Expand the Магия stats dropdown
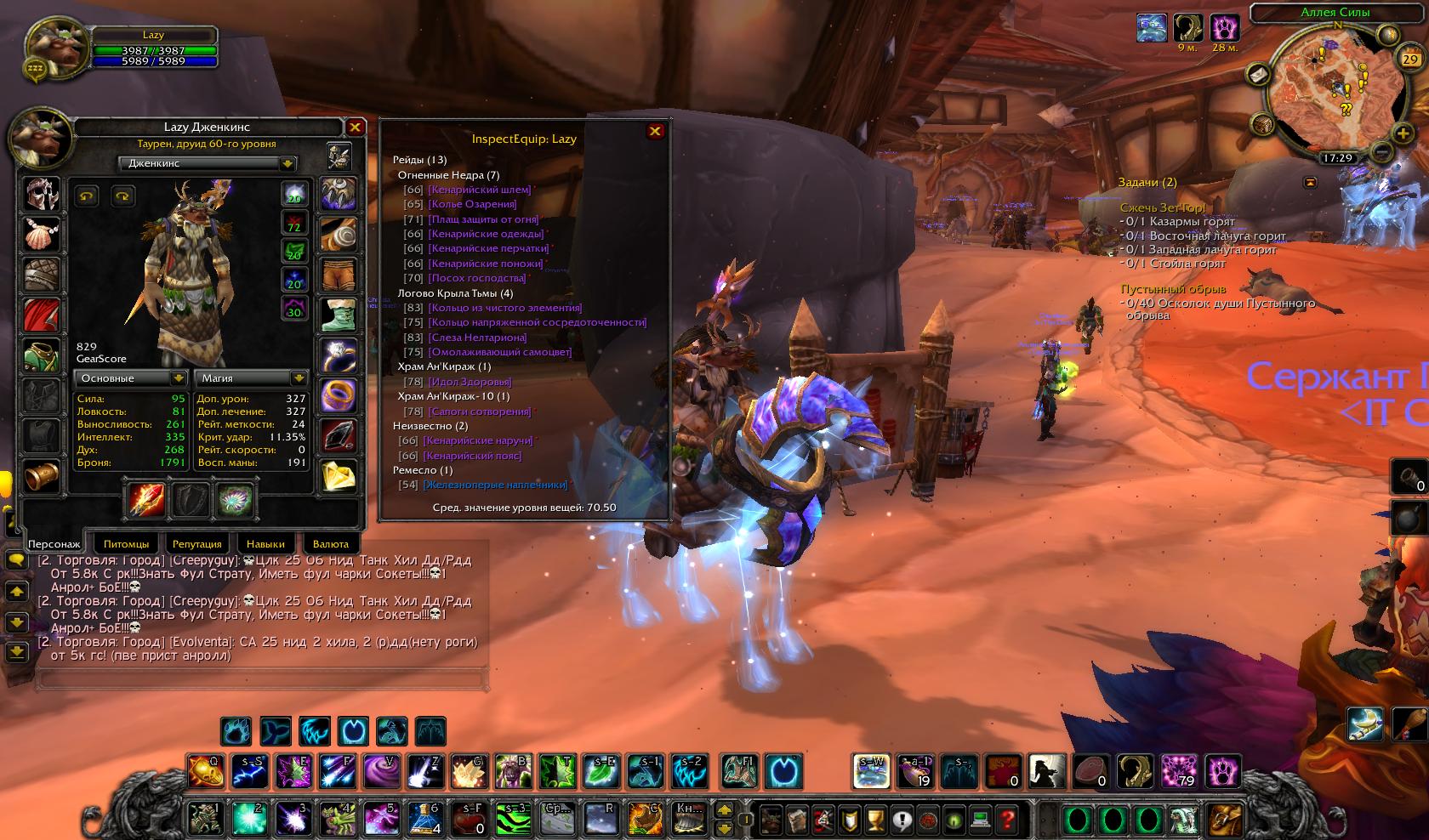 (298, 378)
